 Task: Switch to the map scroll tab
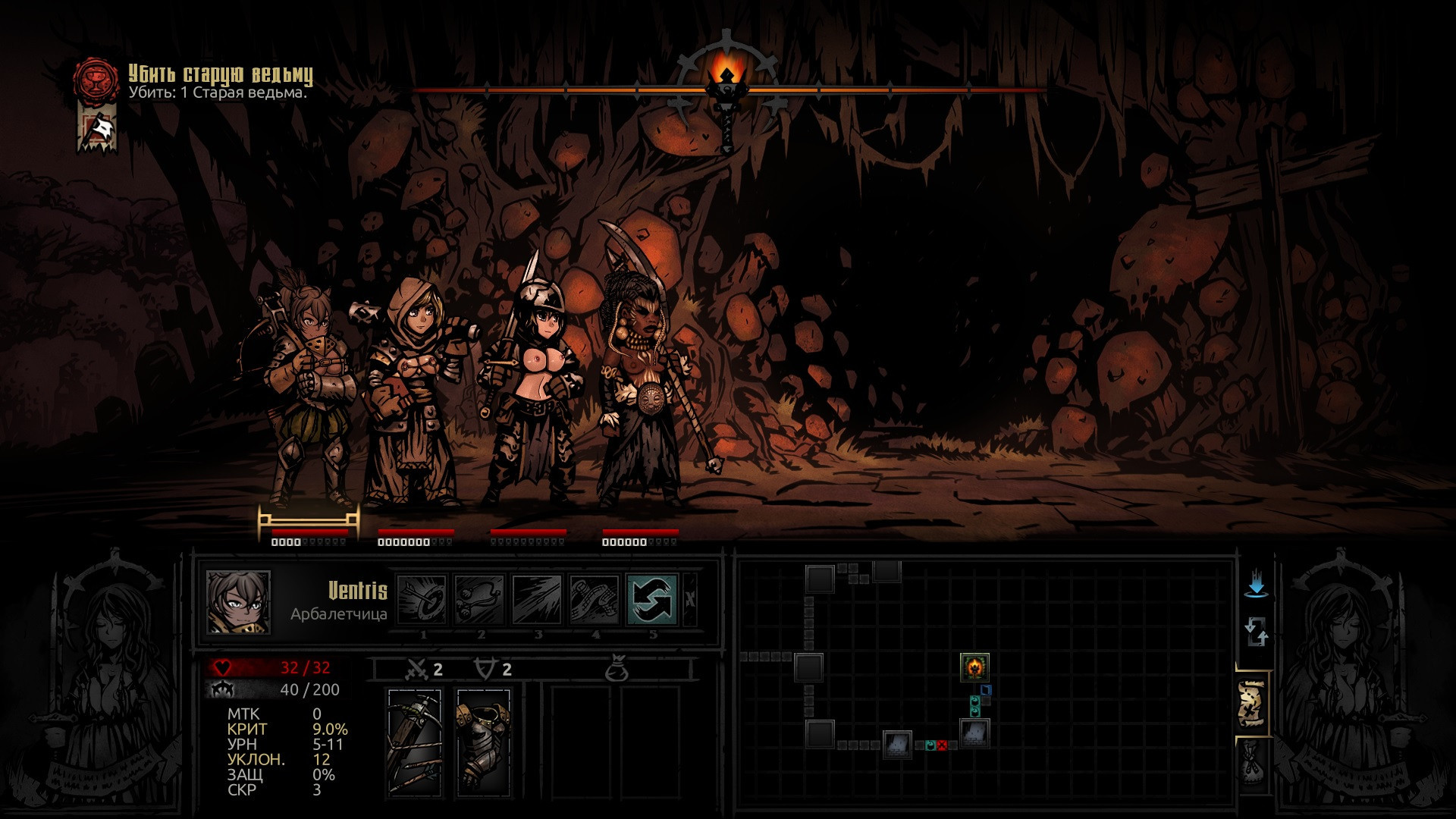tap(1253, 704)
